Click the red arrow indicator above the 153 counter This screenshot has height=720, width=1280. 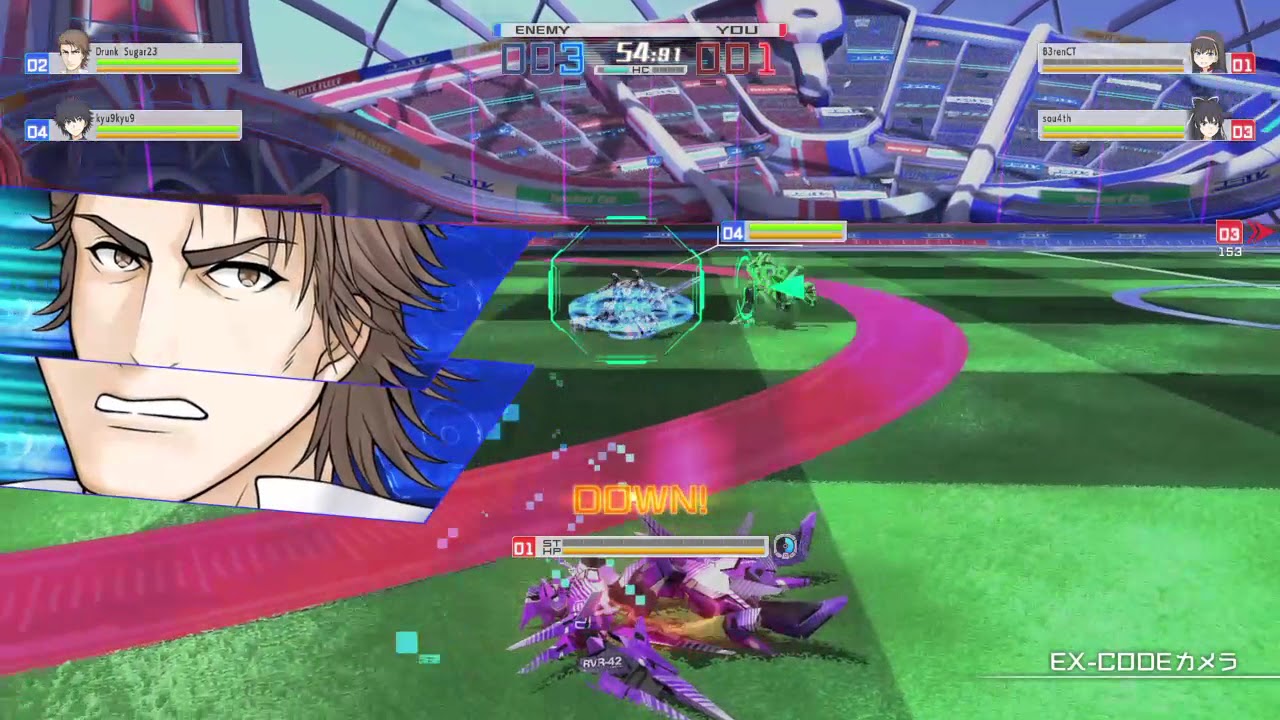[1262, 232]
